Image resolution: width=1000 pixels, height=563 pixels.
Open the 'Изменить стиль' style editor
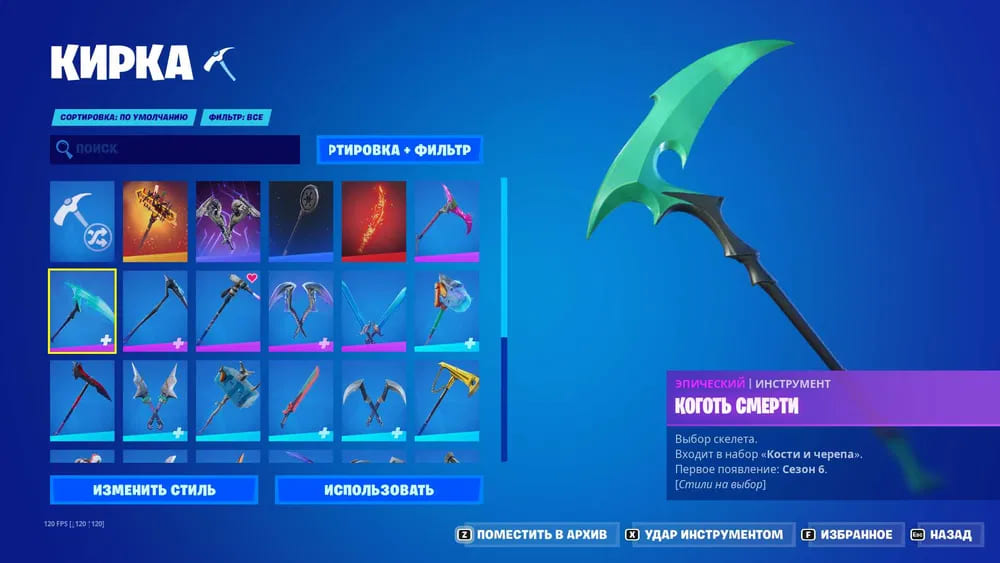154,490
